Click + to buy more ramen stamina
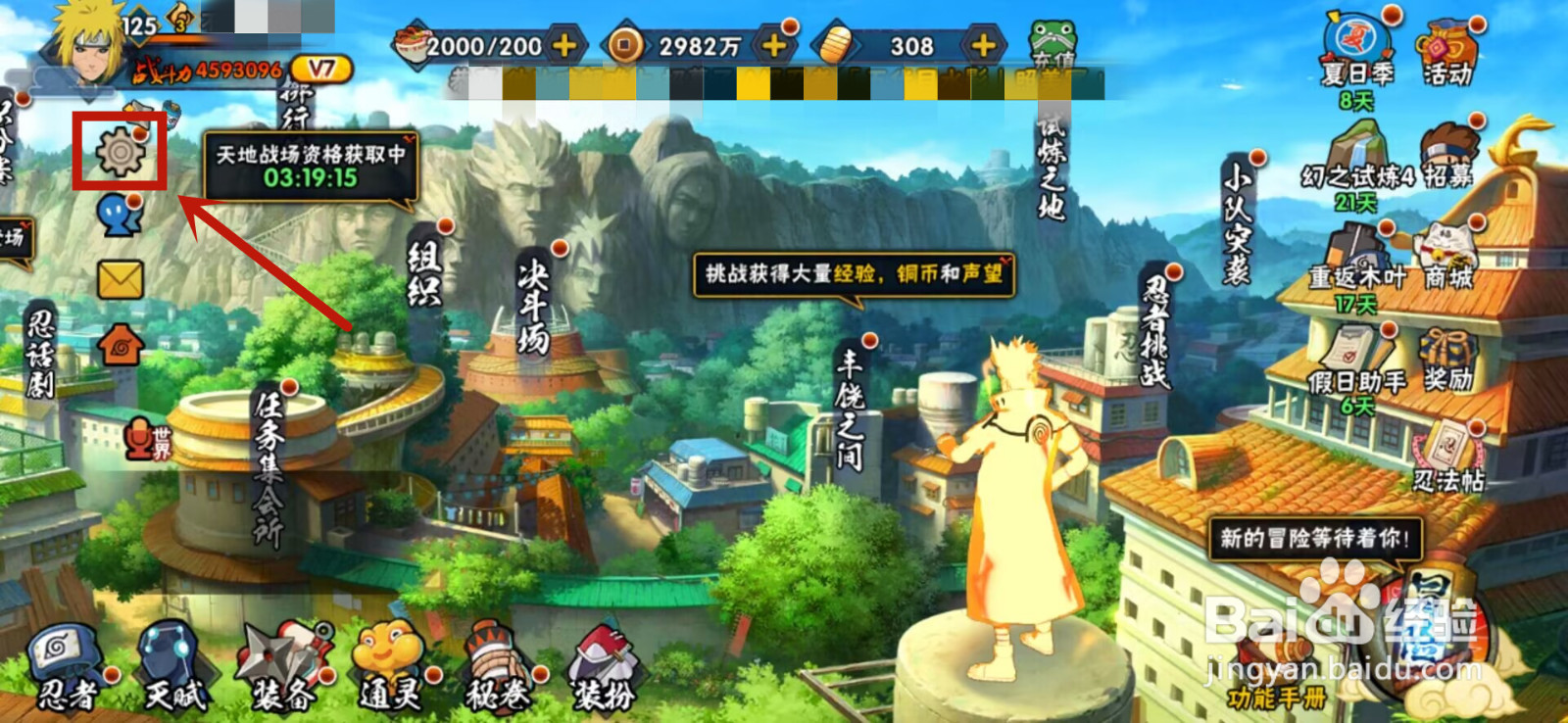 [x=563, y=44]
